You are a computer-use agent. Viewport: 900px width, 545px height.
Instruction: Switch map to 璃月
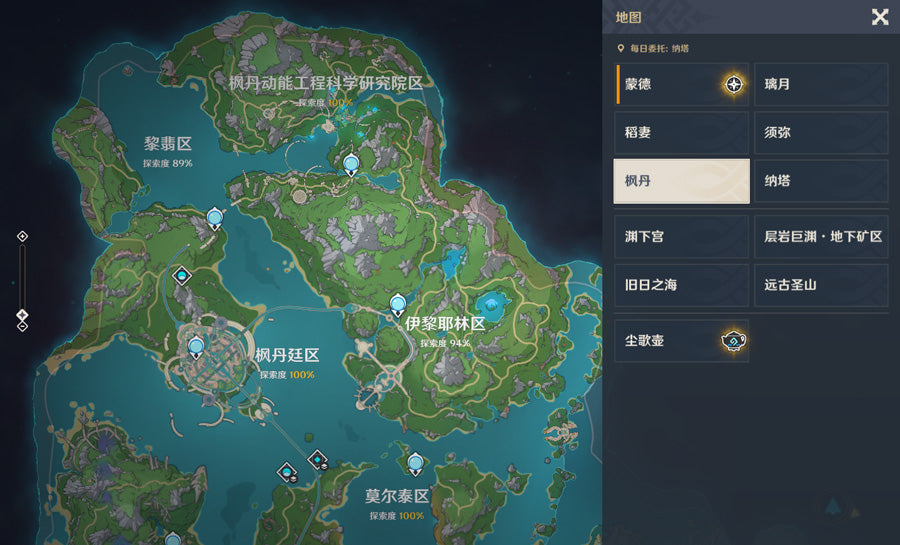click(820, 84)
